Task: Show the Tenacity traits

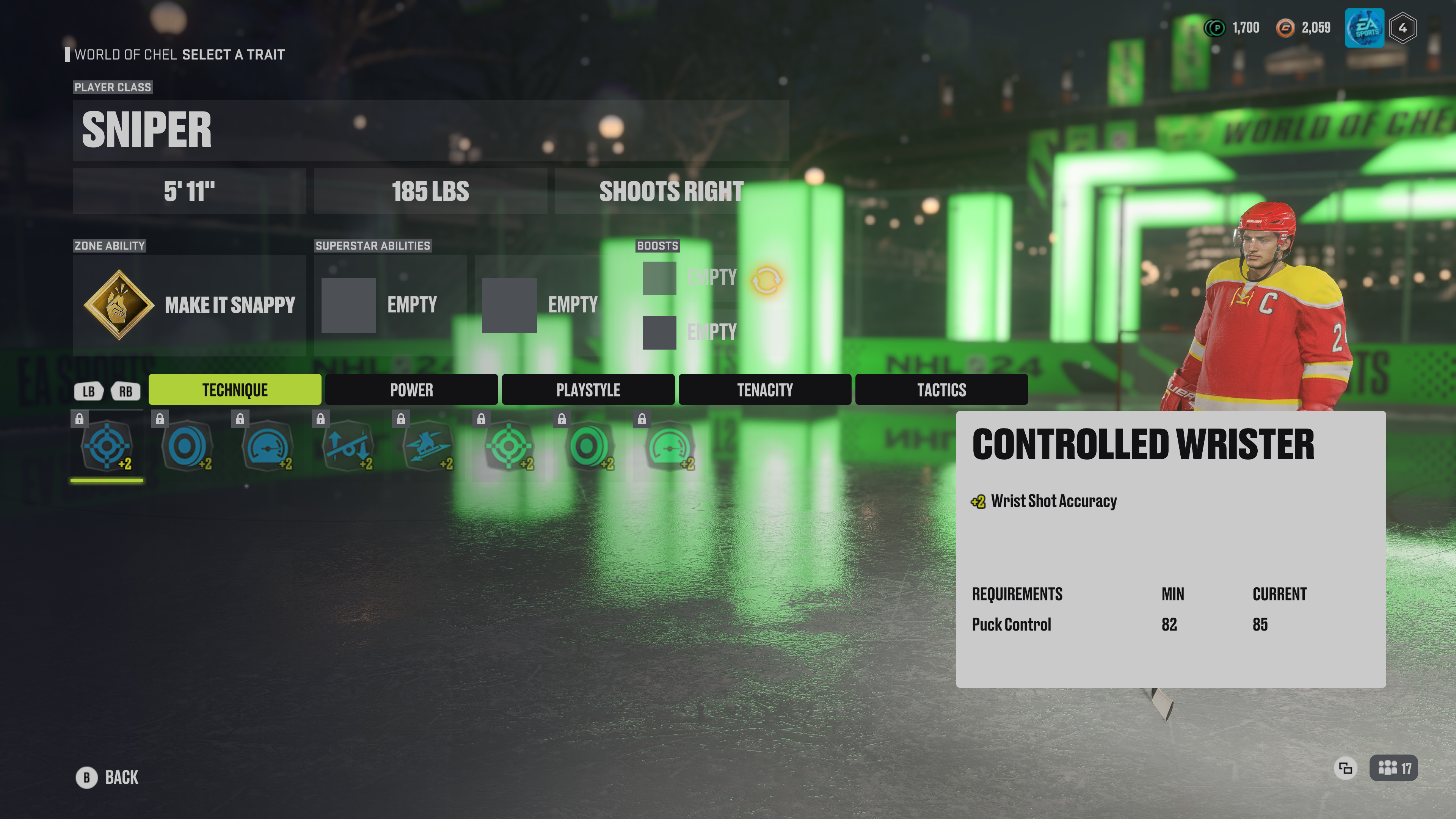Action: [x=765, y=389]
